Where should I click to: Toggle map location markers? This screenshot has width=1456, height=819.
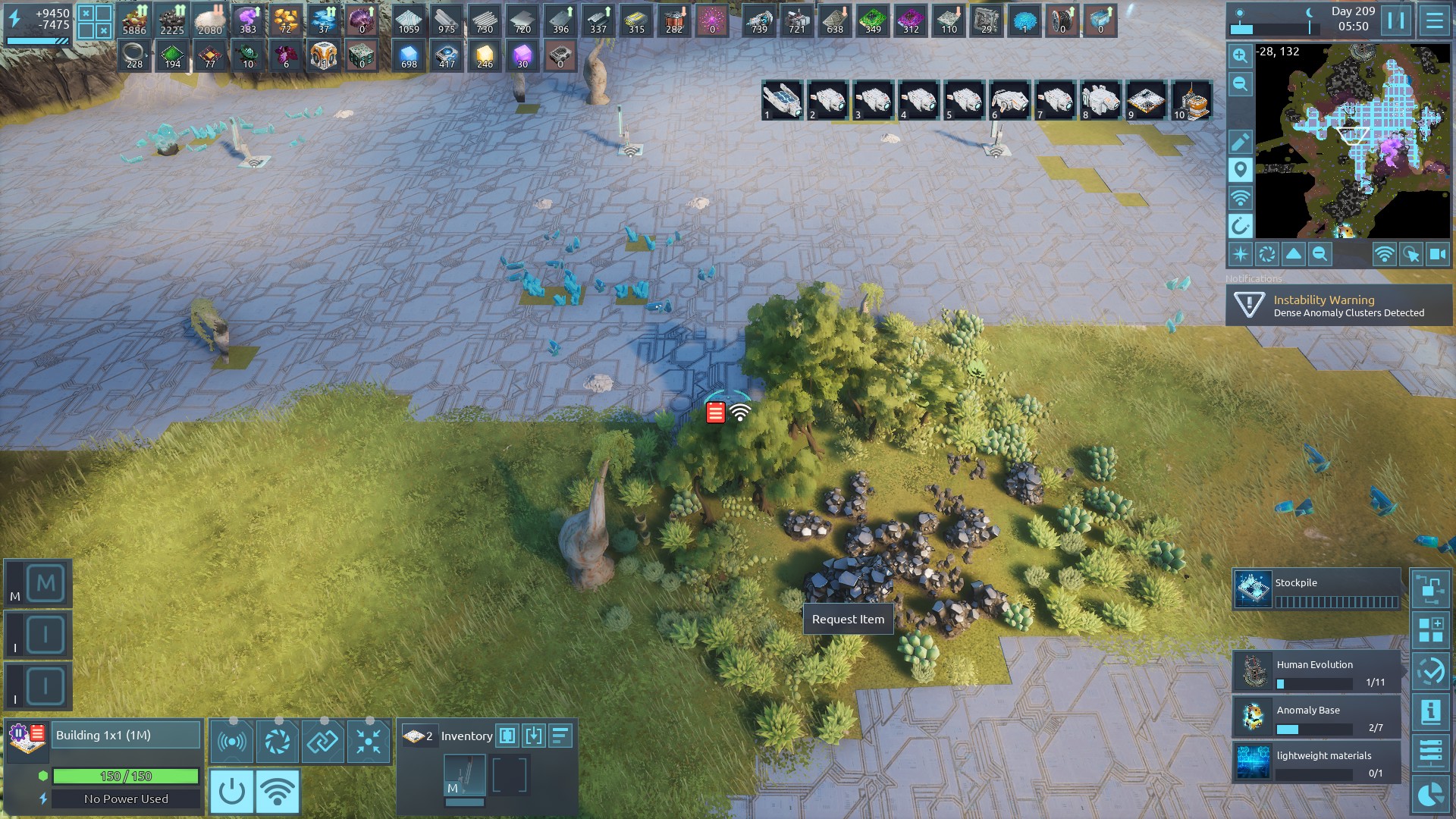[x=1241, y=170]
